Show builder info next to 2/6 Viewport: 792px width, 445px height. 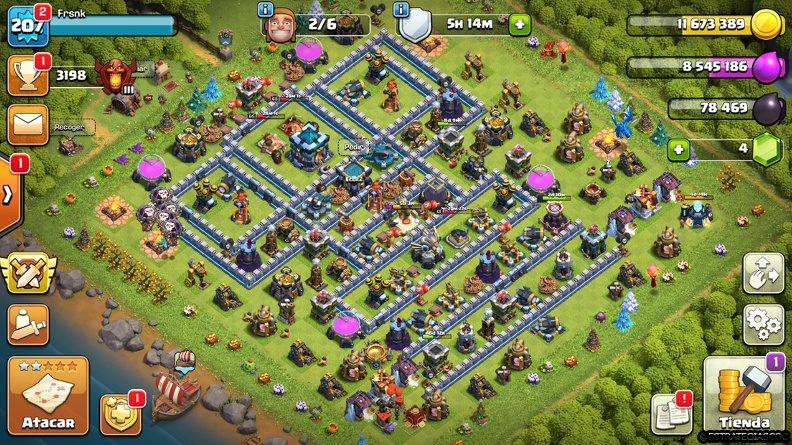point(266,9)
